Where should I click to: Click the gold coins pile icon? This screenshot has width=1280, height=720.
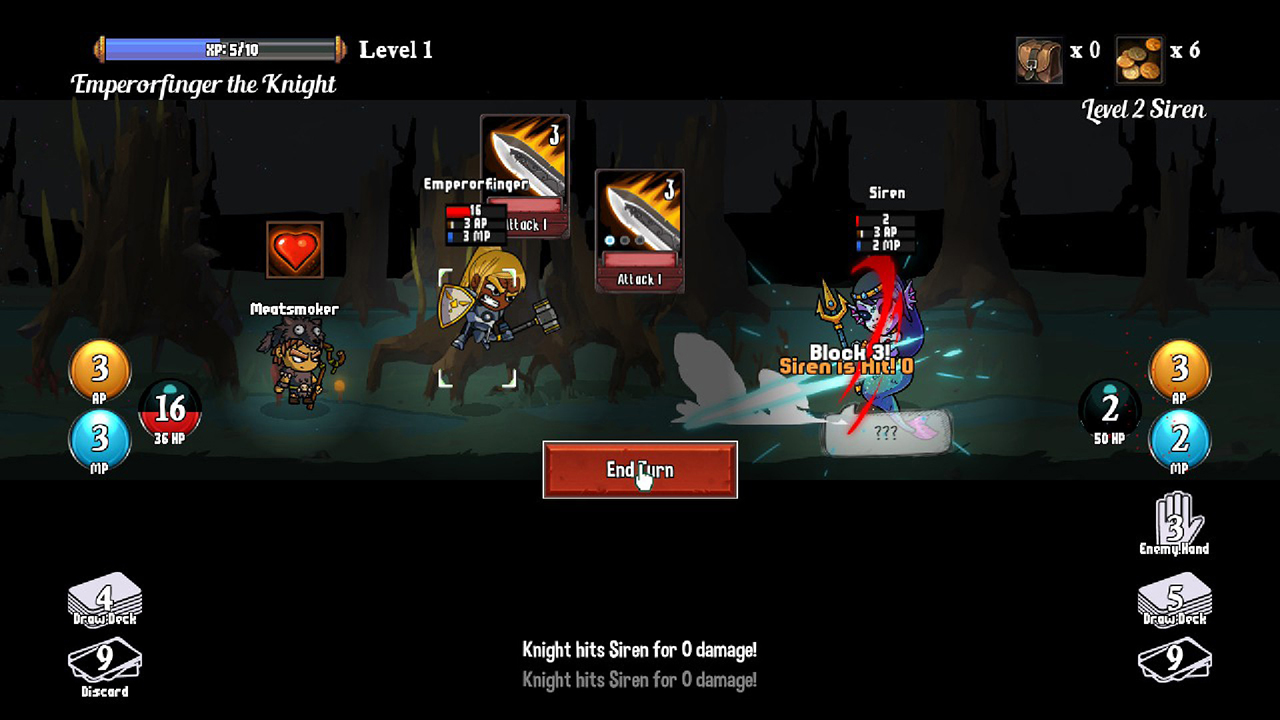pos(1139,59)
